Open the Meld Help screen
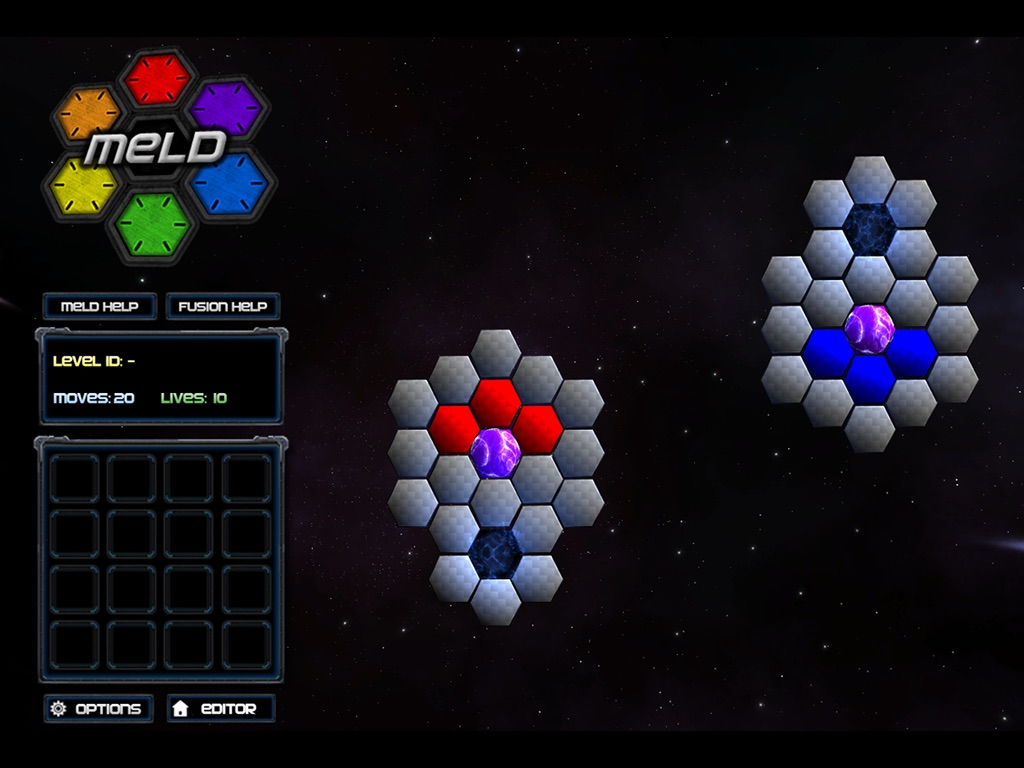The height and width of the screenshot is (768, 1024). pyautogui.click(x=99, y=306)
